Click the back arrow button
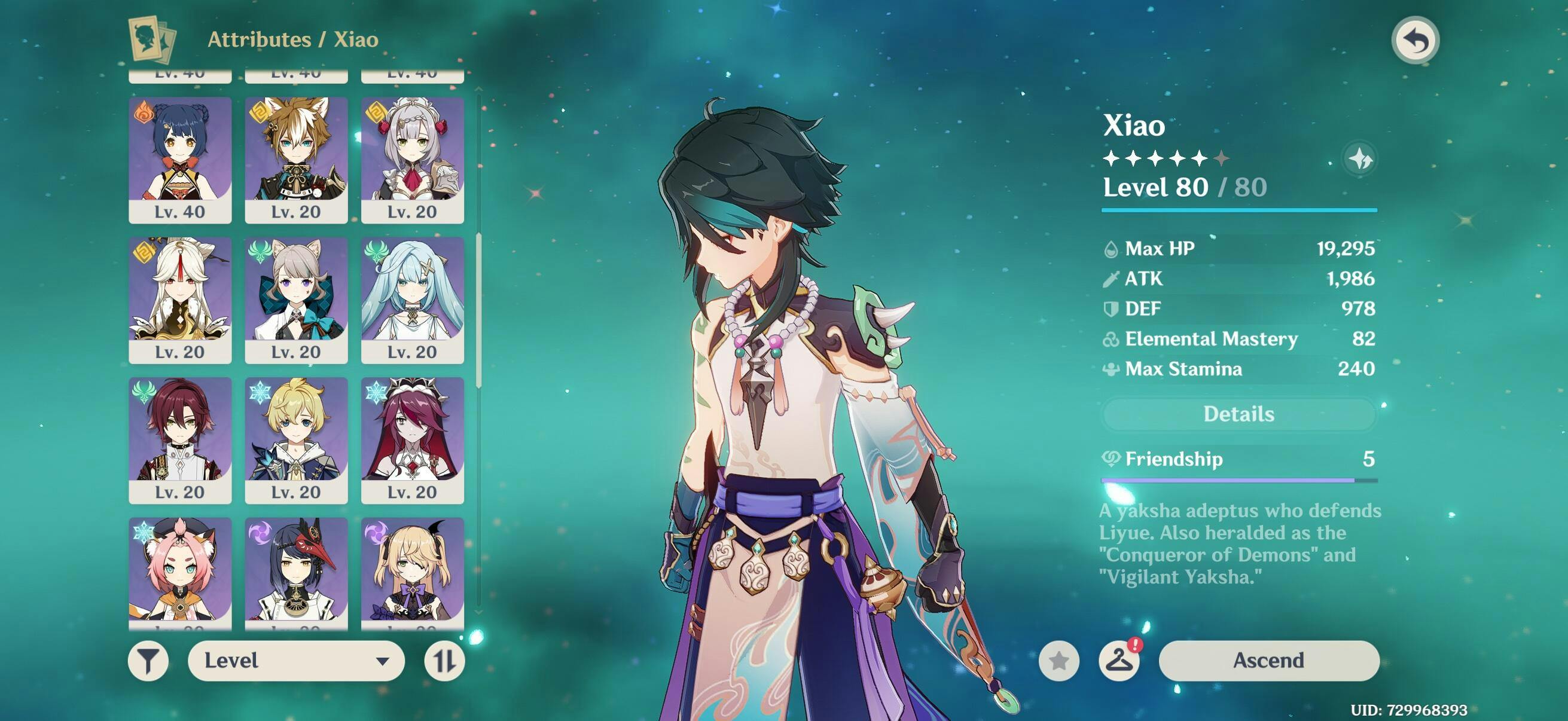 [1416, 41]
